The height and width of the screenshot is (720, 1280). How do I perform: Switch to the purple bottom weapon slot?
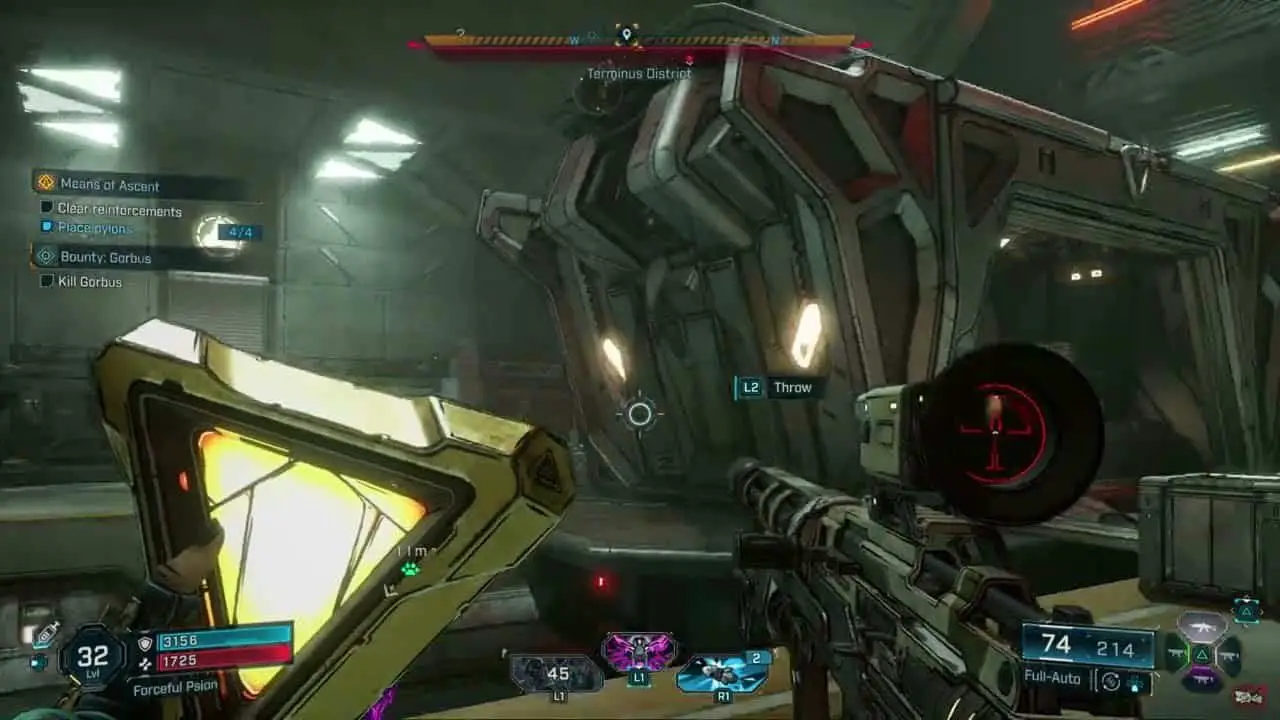[x=1202, y=680]
